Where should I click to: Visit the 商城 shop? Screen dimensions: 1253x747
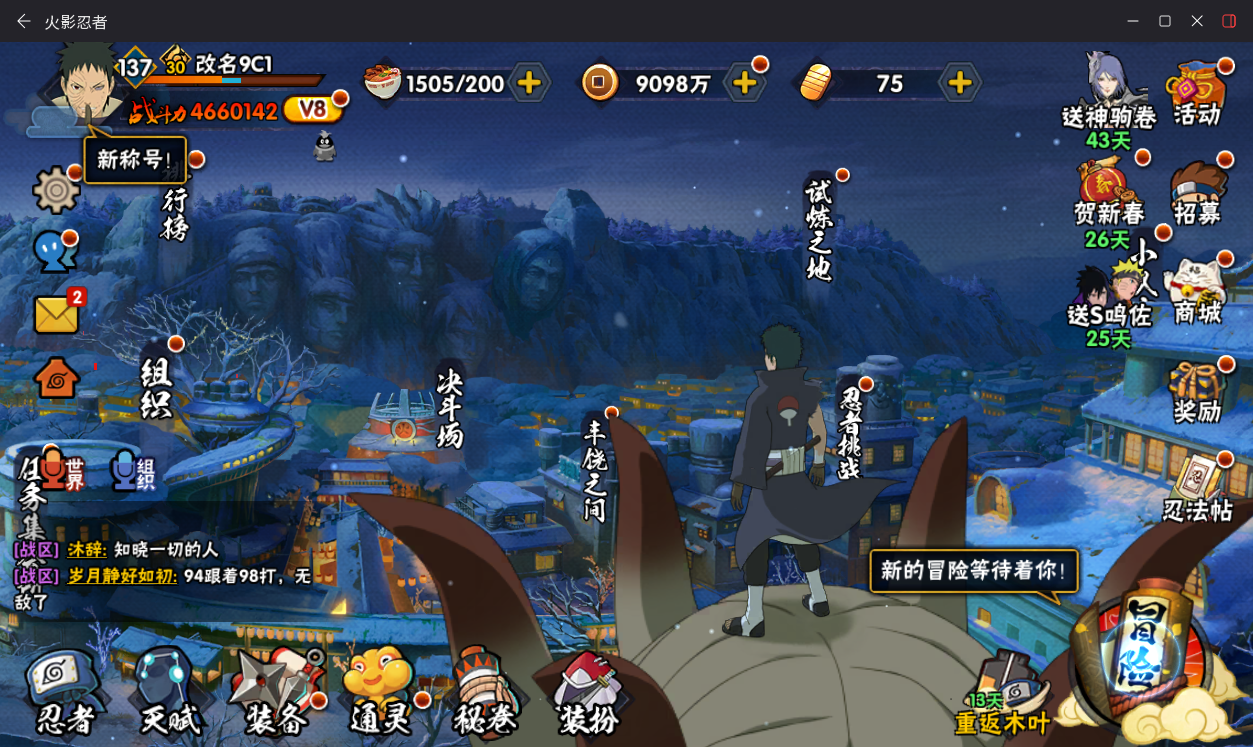[1197, 292]
